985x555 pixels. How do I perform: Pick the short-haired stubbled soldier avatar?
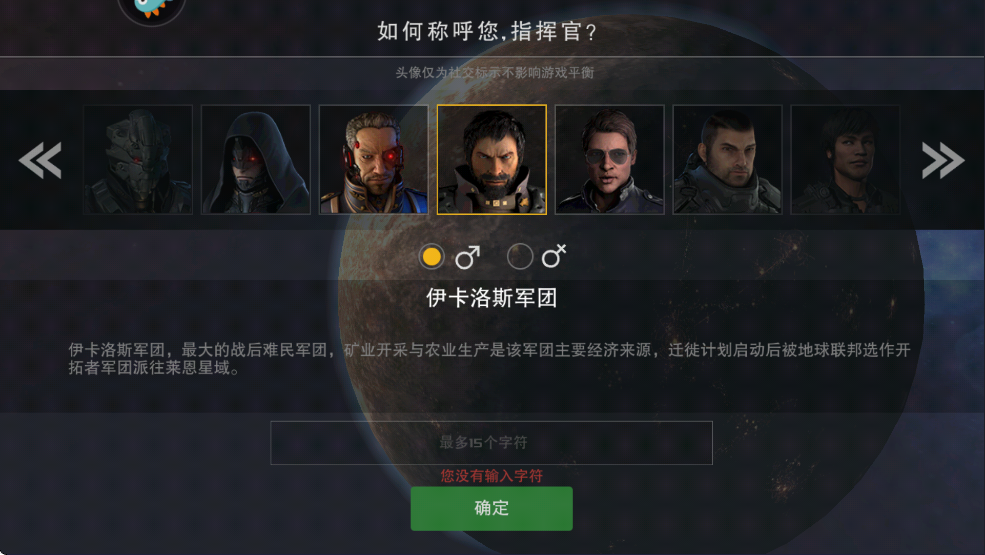[727, 160]
